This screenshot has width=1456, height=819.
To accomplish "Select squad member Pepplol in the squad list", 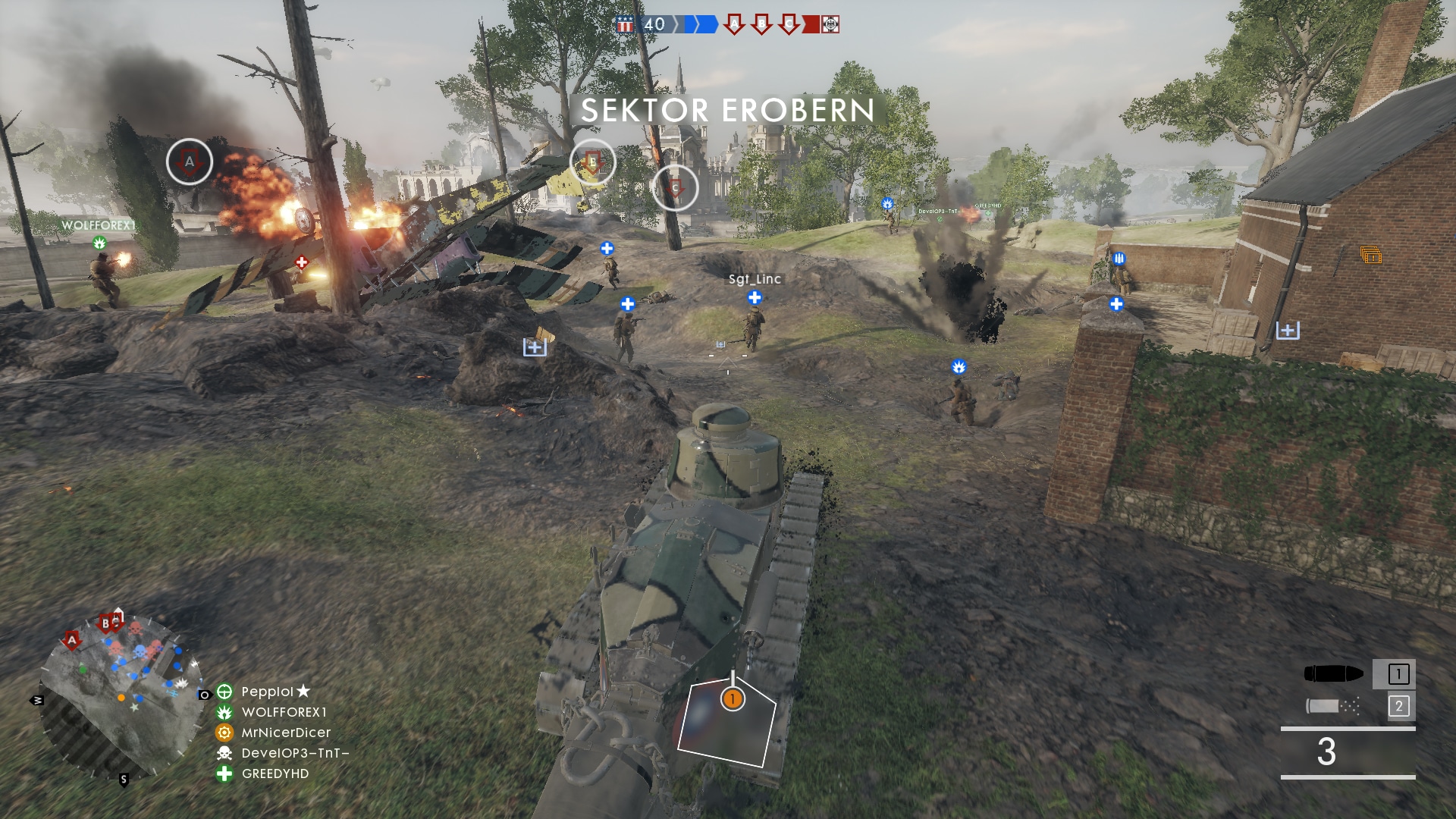I will click(x=267, y=692).
